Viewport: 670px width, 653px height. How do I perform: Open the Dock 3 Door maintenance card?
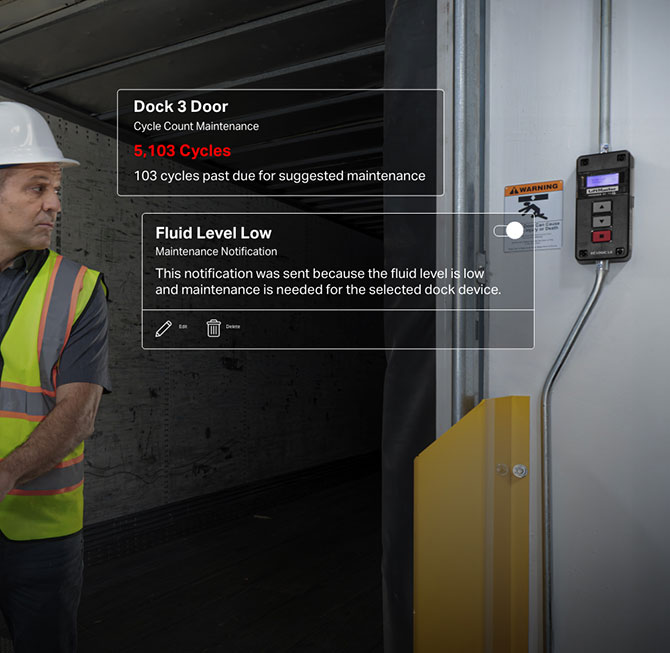click(x=280, y=142)
